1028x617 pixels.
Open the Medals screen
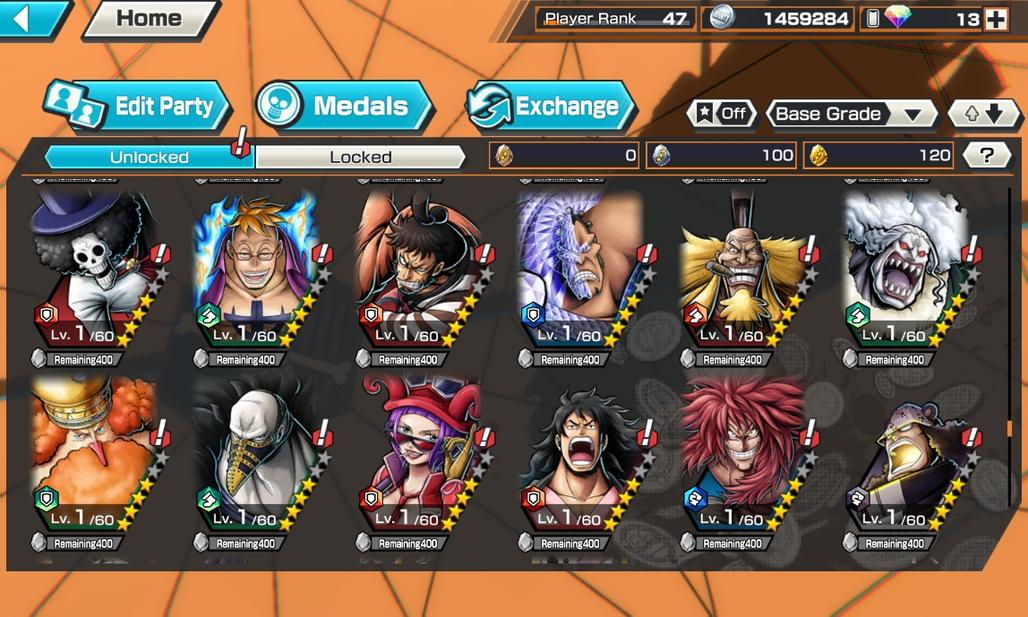click(x=345, y=106)
